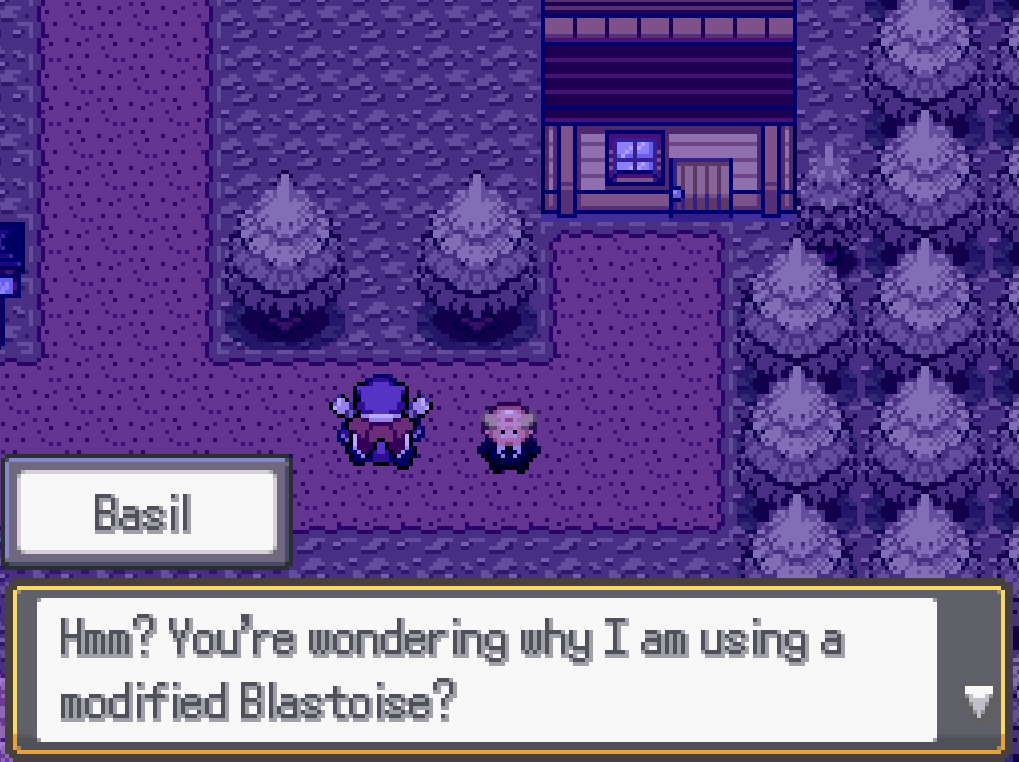This screenshot has height=762, width=1019.
Task: Advance dialogue with the down arrow
Action: 978,702
